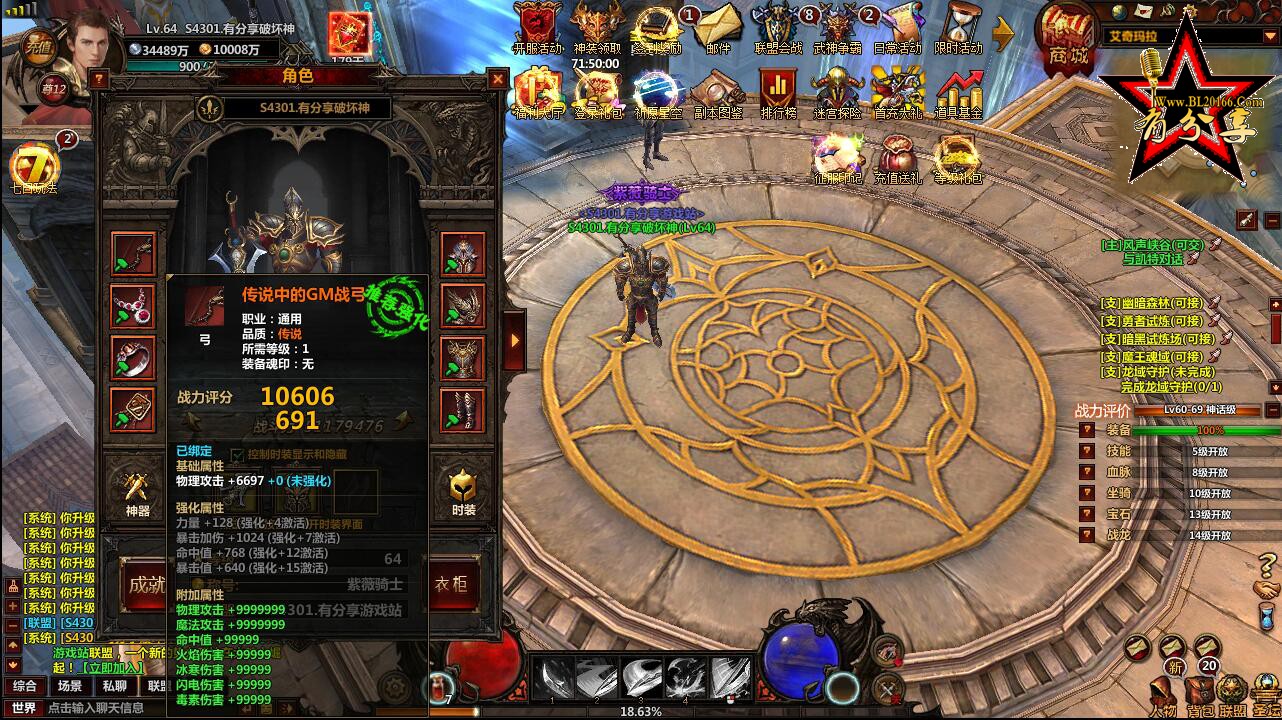Switch chat to the 场景 tab
The height and width of the screenshot is (720, 1282).
click(x=69, y=686)
